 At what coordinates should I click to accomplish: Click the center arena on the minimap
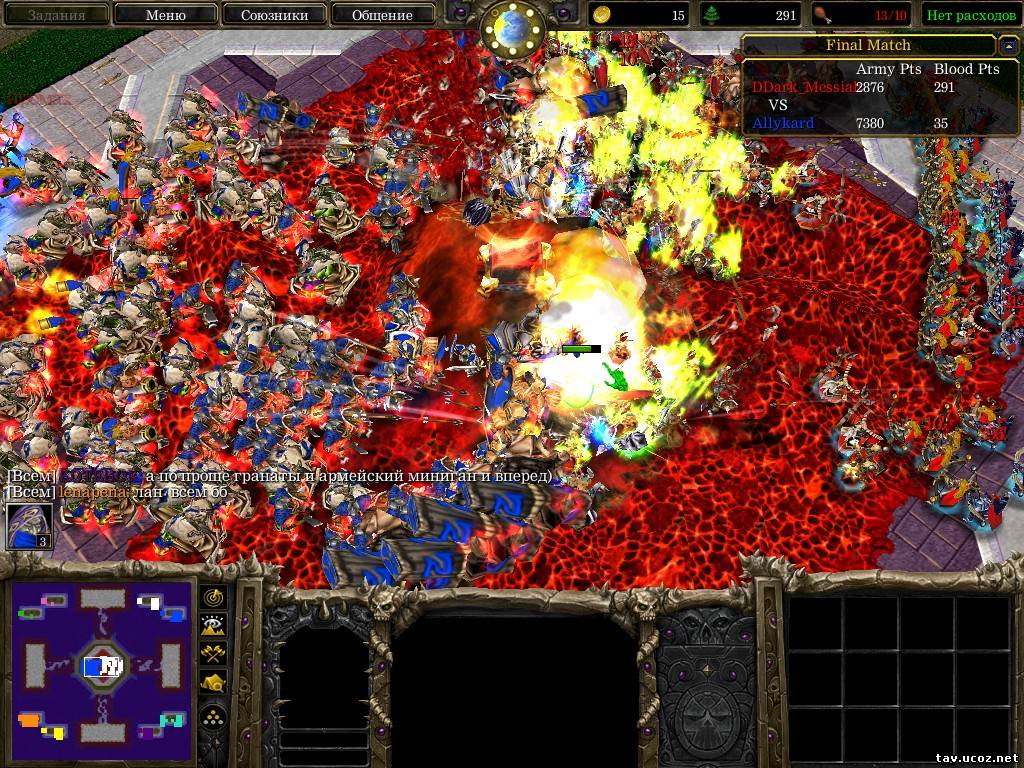coord(102,665)
